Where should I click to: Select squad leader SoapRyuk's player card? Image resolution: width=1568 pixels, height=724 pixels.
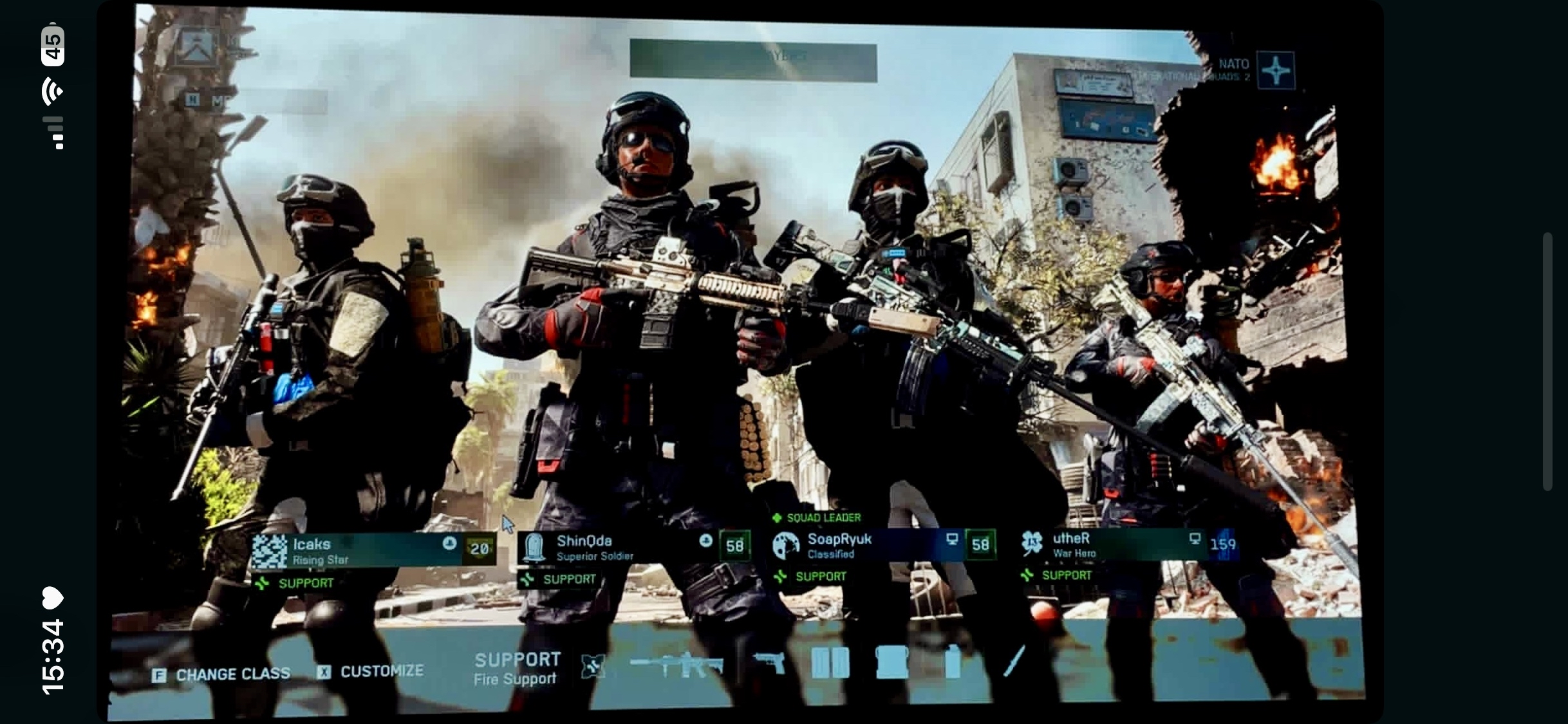click(x=883, y=545)
